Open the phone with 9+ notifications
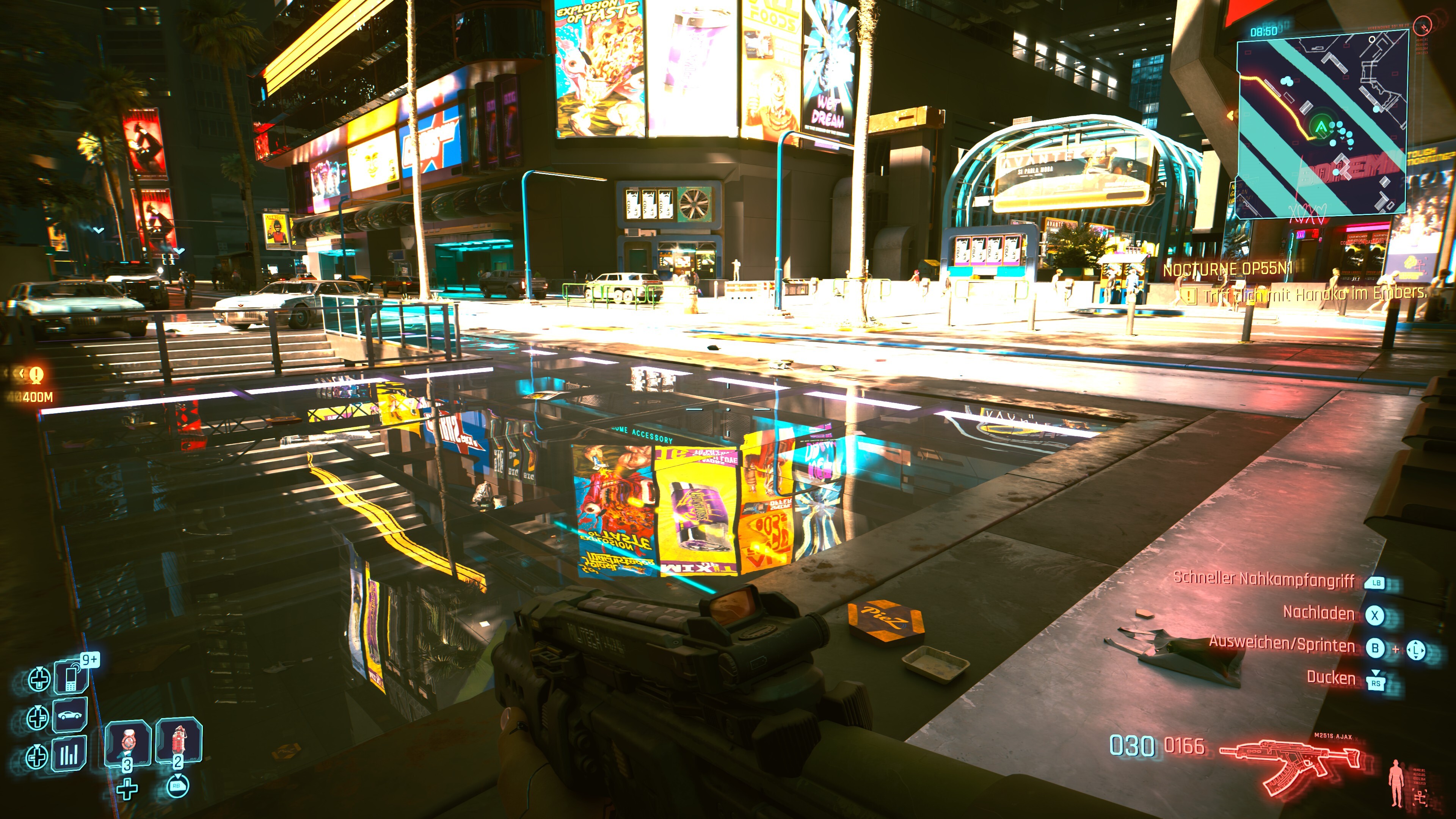Screen dimensions: 1456x819 coord(71,677)
